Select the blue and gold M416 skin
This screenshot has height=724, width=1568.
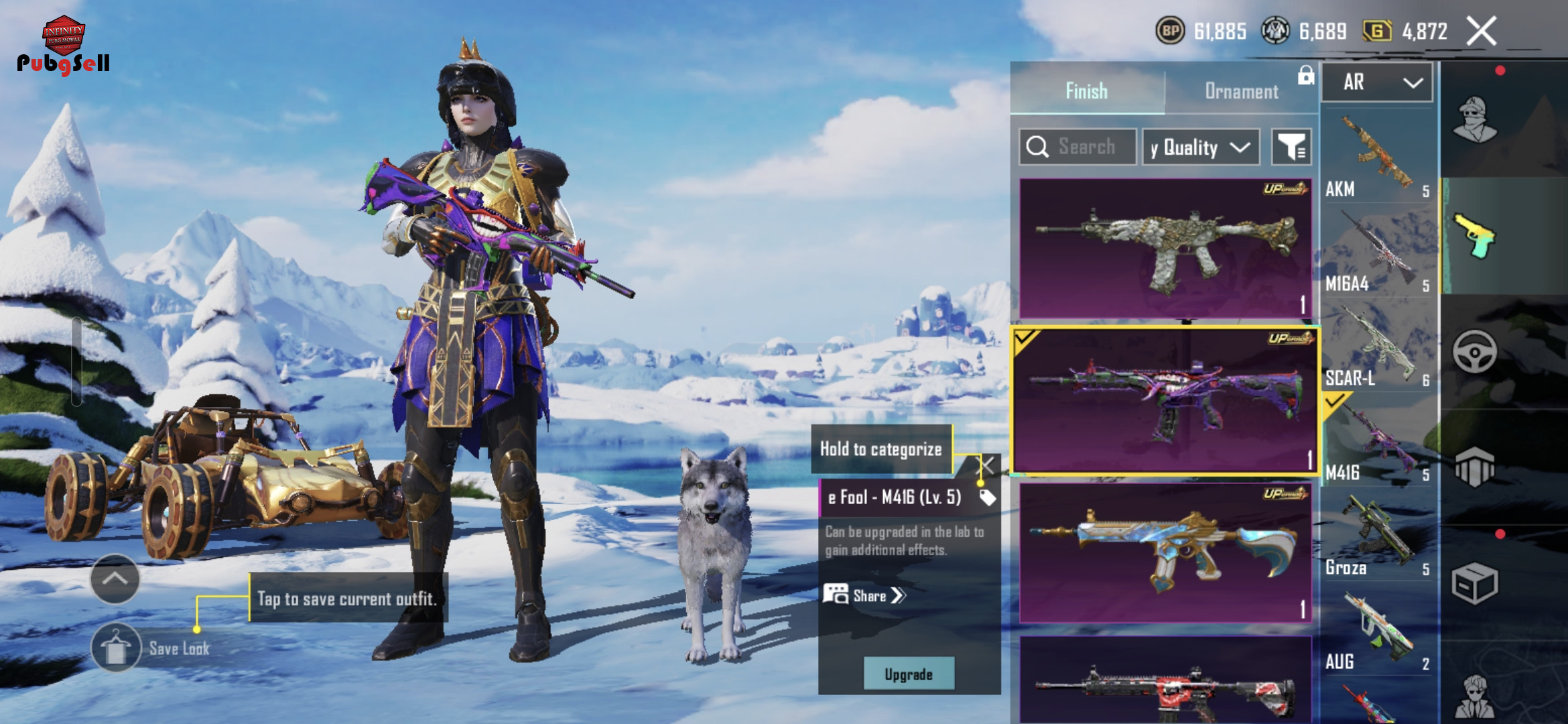pyautogui.click(x=1165, y=553)
